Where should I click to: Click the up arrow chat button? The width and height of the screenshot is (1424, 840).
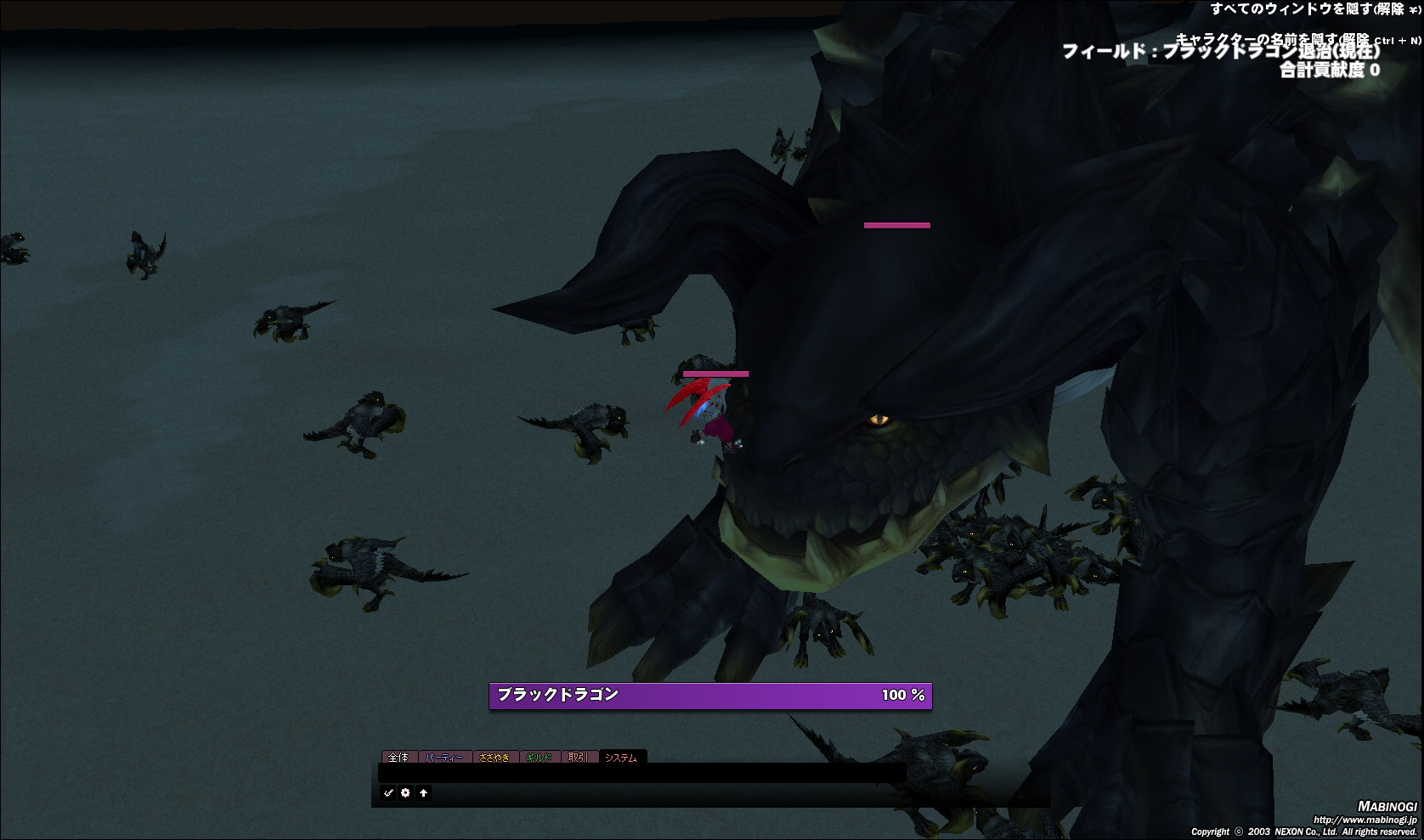pyautogui.click(x=423, y=792)
